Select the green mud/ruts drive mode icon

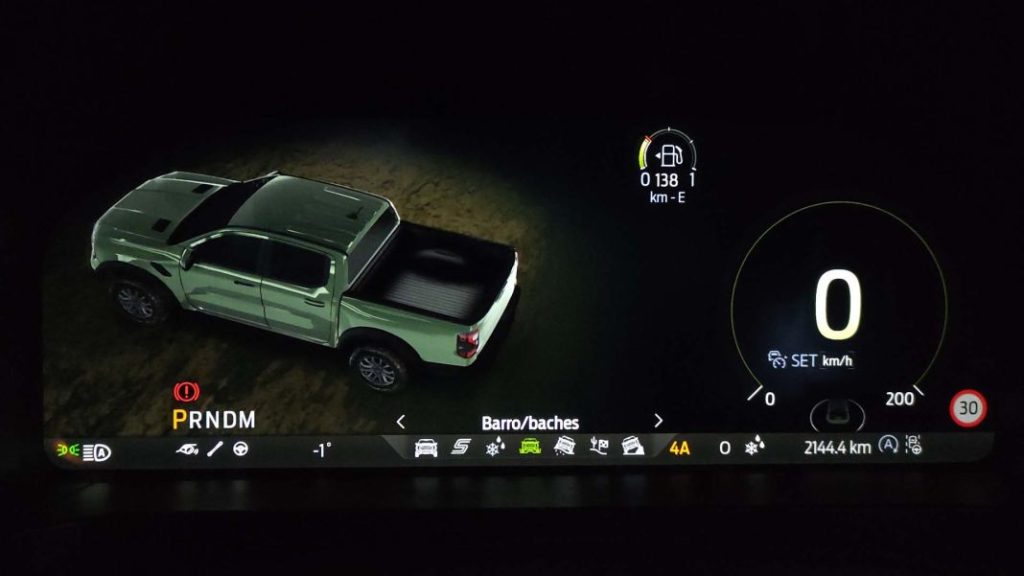pos(530,448)
